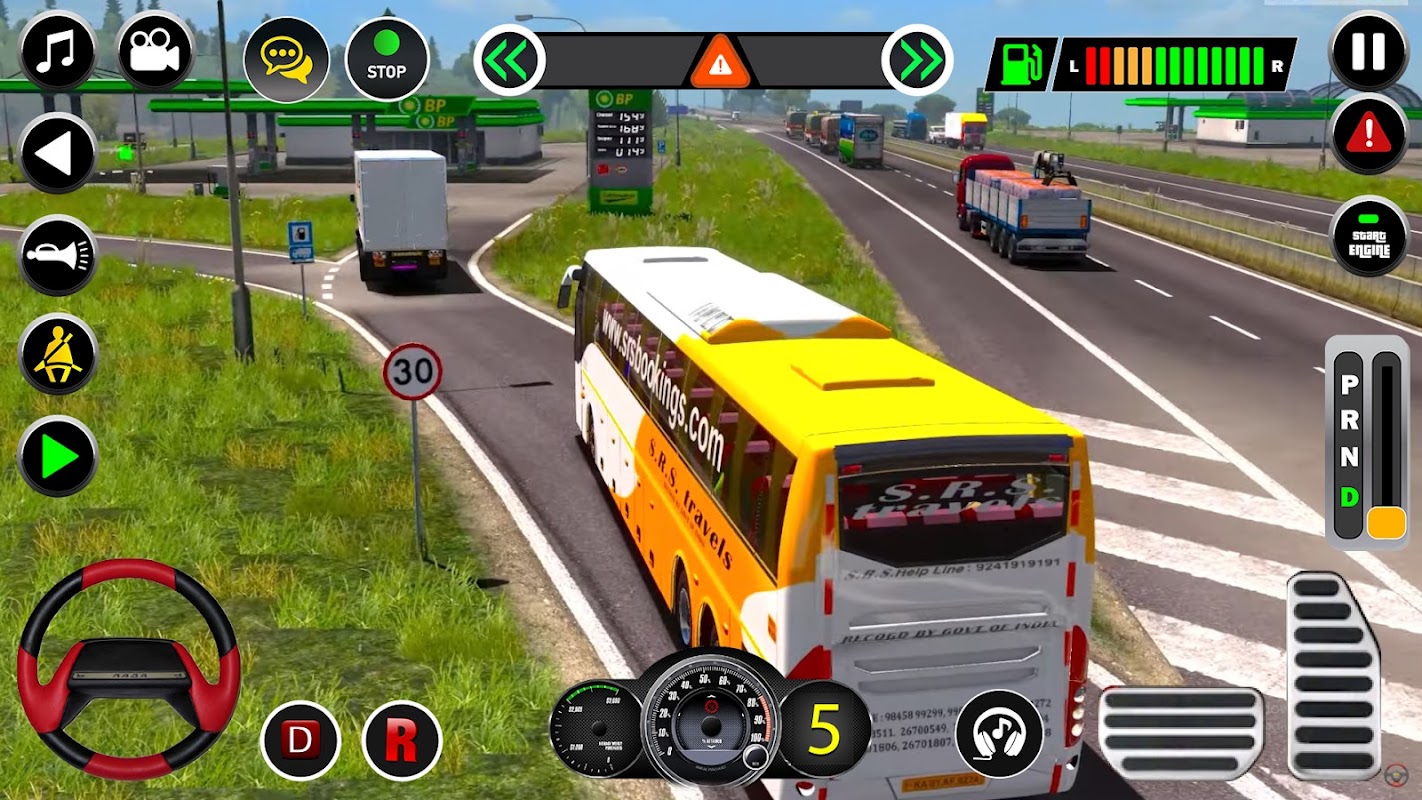
Task: Hit the Start Engine button
Action: pos(1369,236)
